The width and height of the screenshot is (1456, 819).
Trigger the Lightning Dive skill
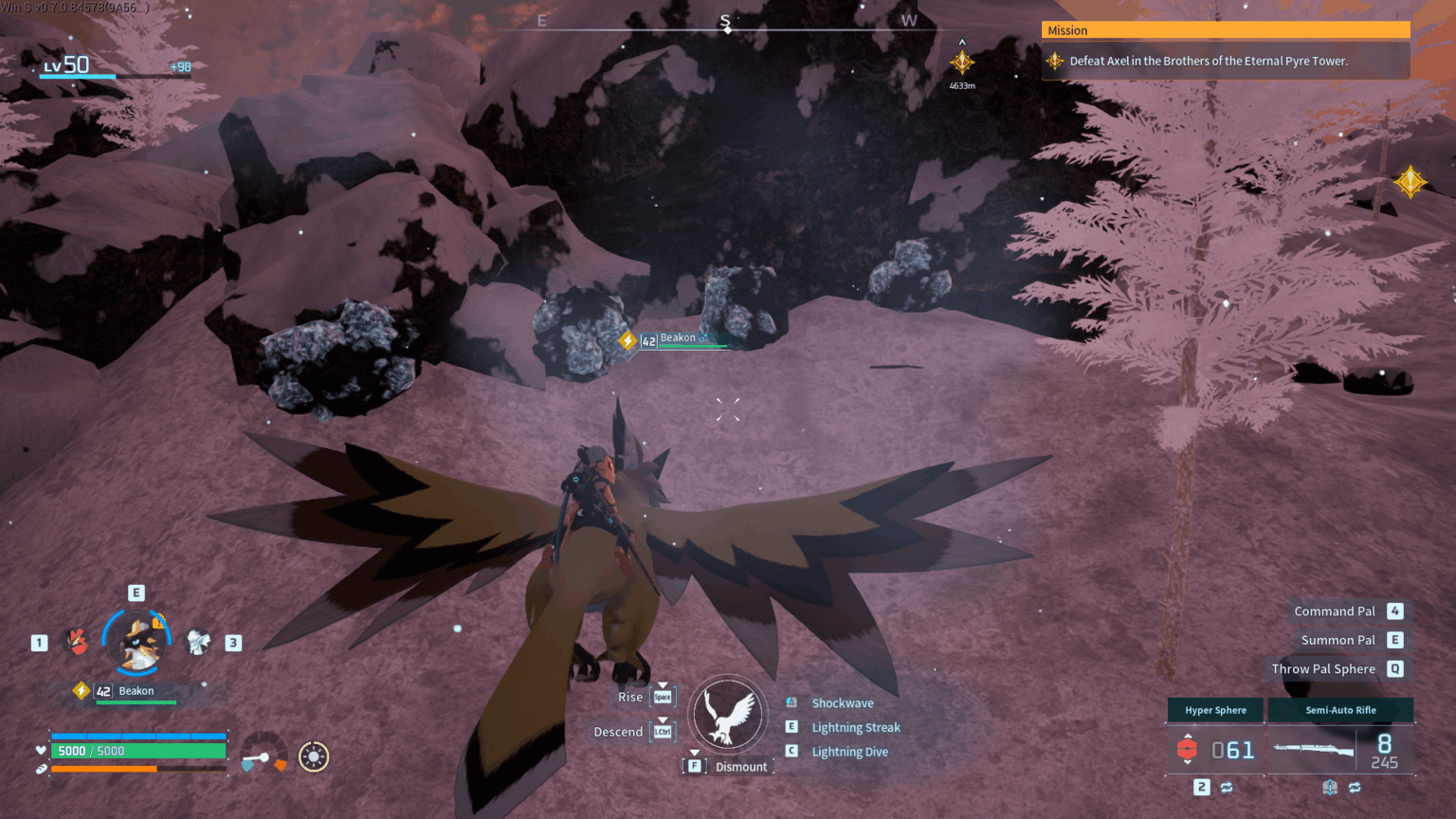849,752
